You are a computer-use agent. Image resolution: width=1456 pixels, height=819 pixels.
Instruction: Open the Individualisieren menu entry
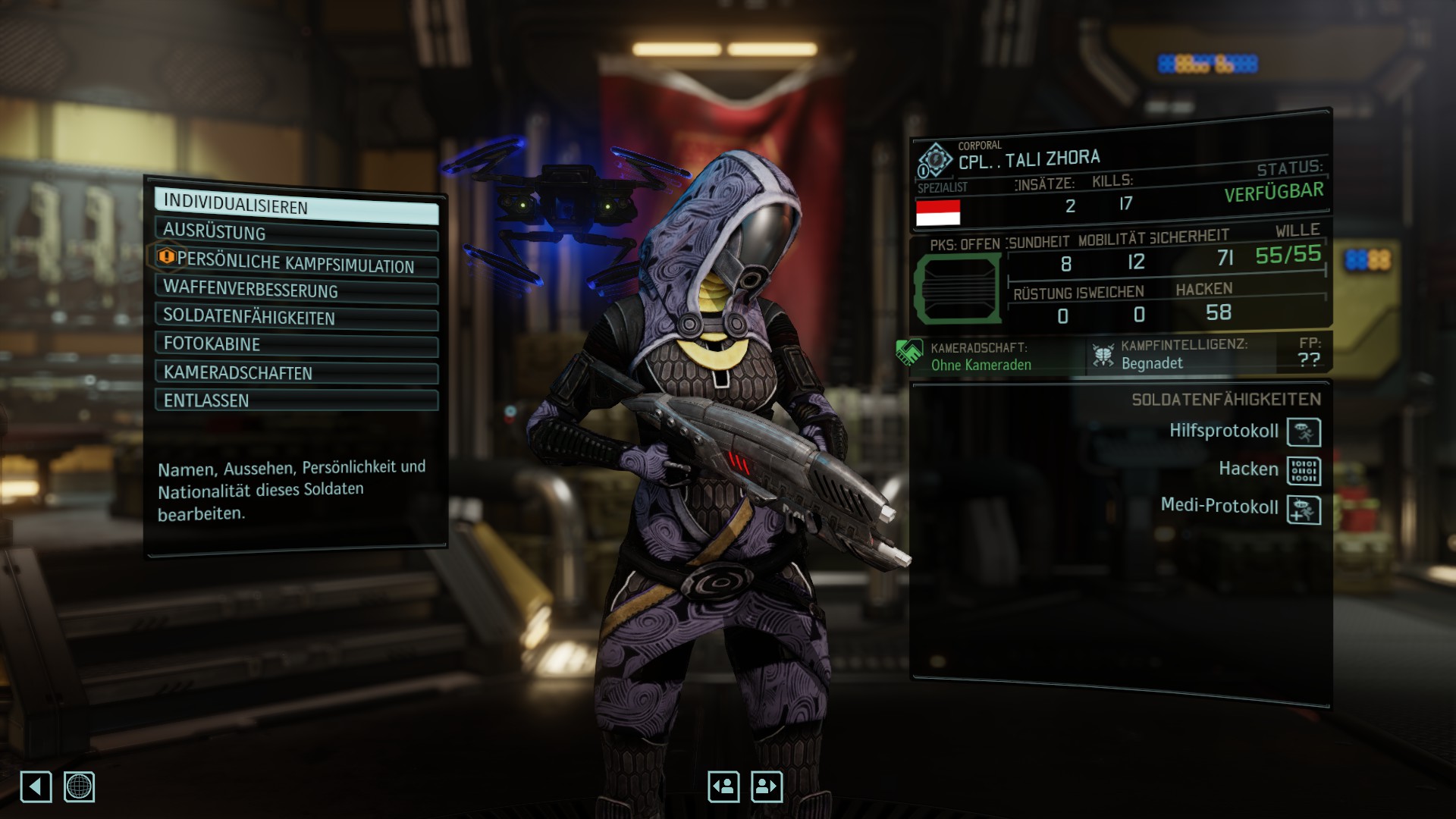coord(296,206)
